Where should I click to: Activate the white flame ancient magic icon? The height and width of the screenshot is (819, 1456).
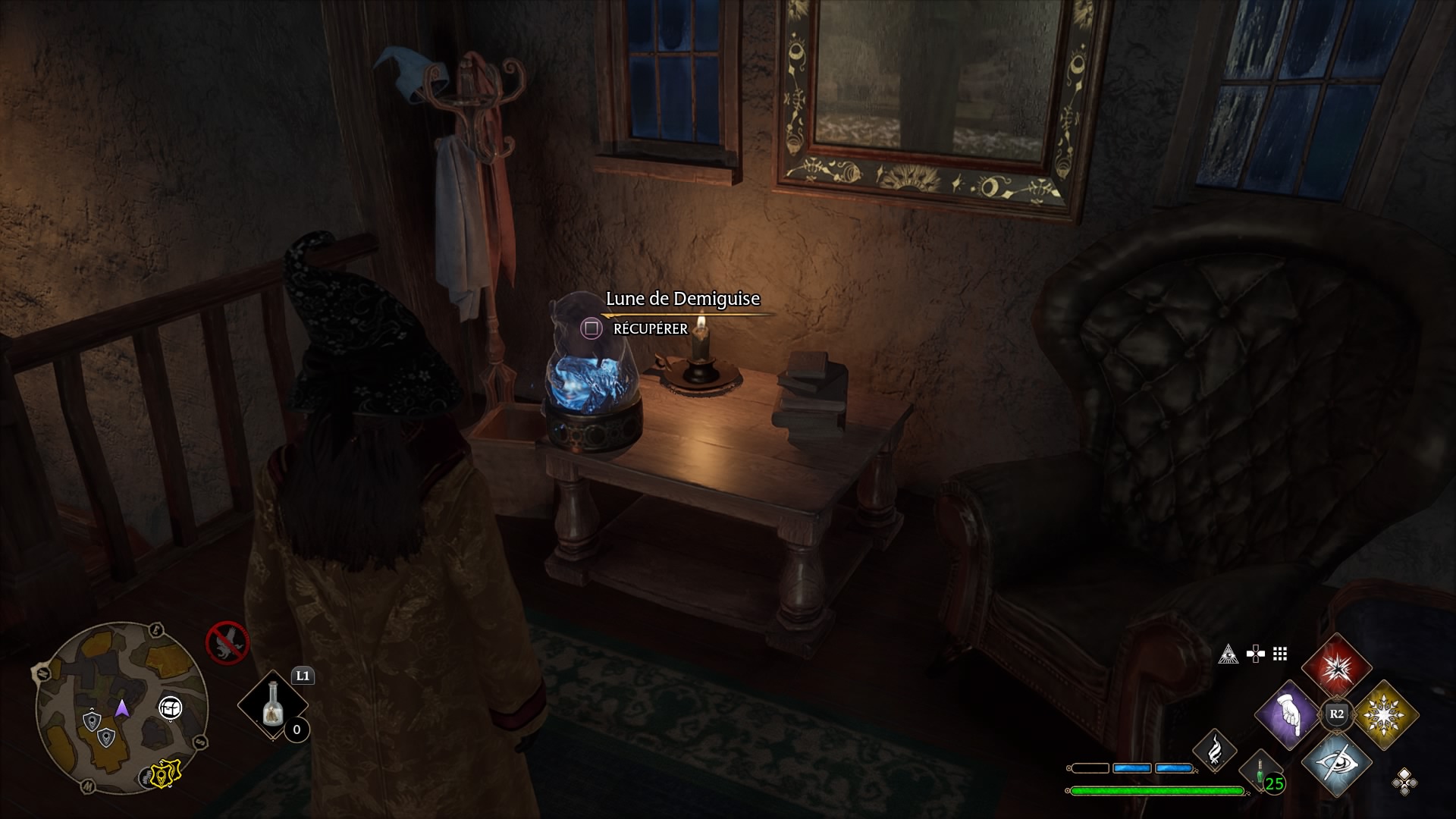(1215, 748)
